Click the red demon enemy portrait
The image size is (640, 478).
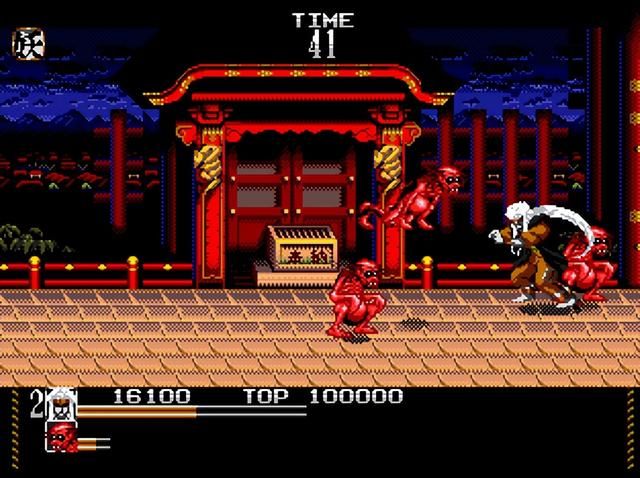(62, 436)
